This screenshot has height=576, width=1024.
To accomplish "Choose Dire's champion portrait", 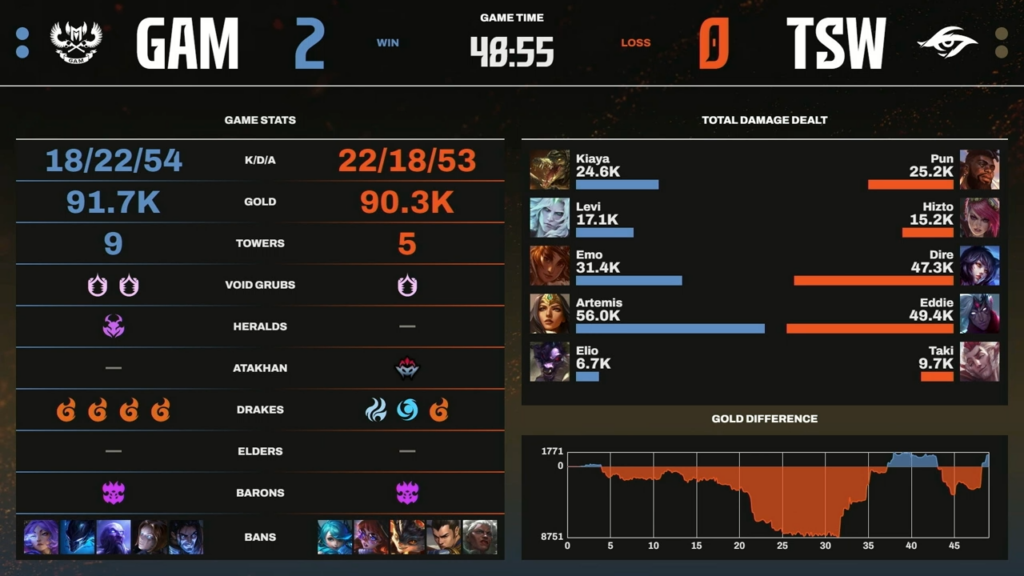I will [x=979, y=266].
